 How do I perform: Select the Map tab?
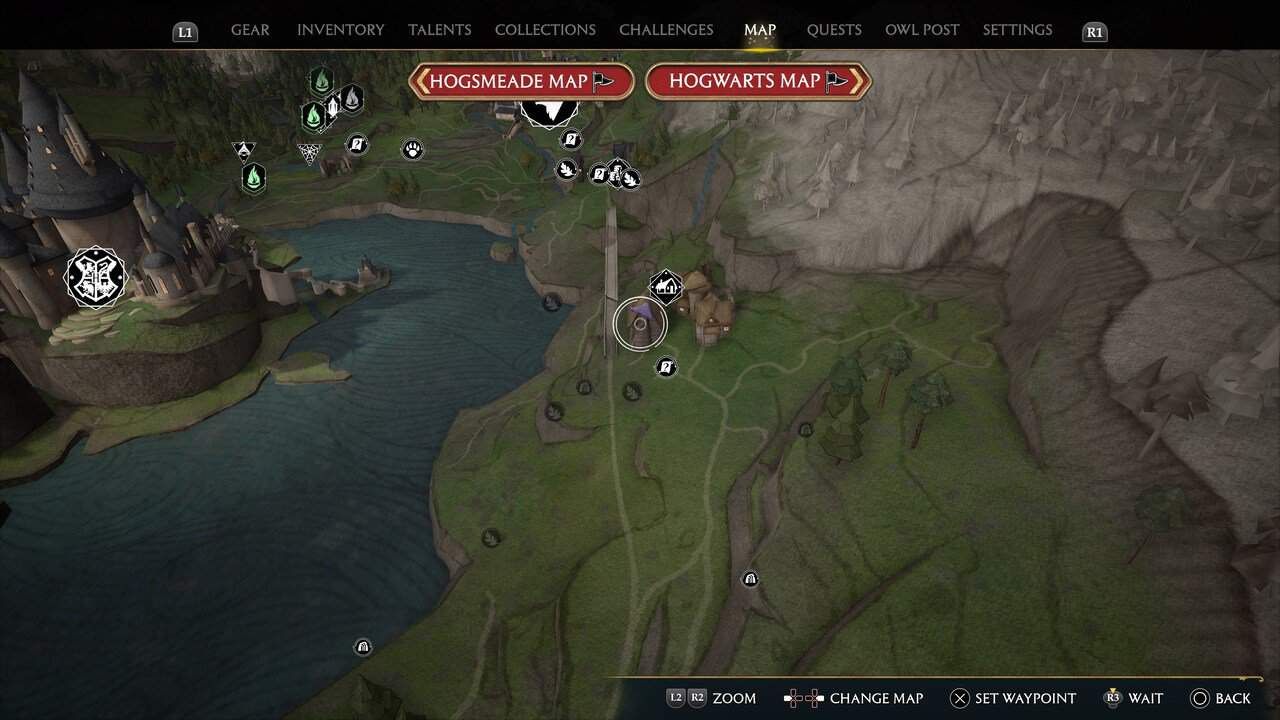760,30
